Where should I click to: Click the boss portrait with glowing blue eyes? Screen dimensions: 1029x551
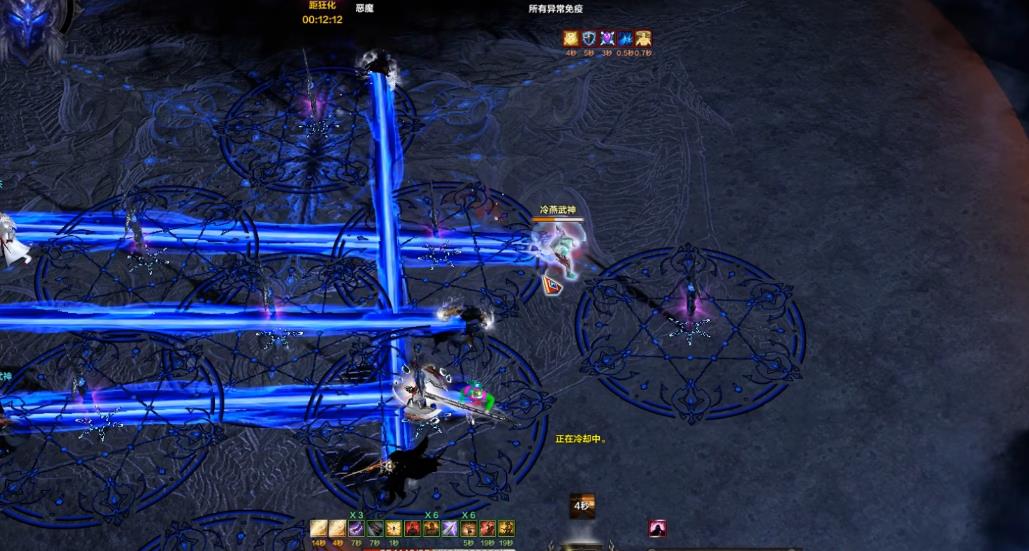[28, 27]
